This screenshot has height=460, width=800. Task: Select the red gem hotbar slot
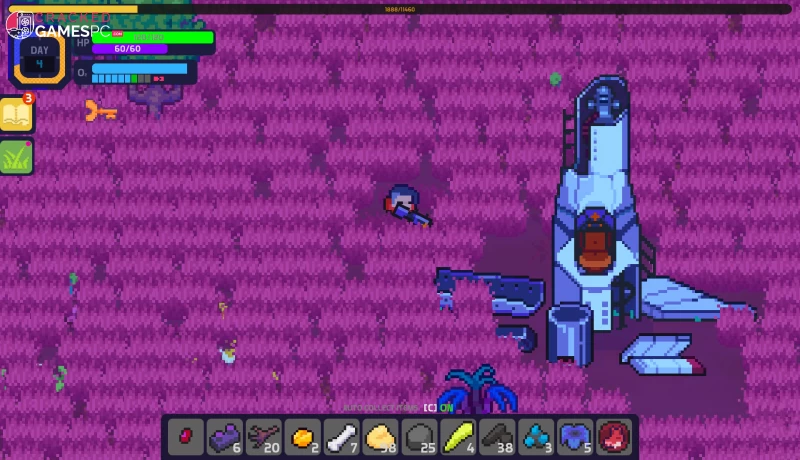[185, 436]
